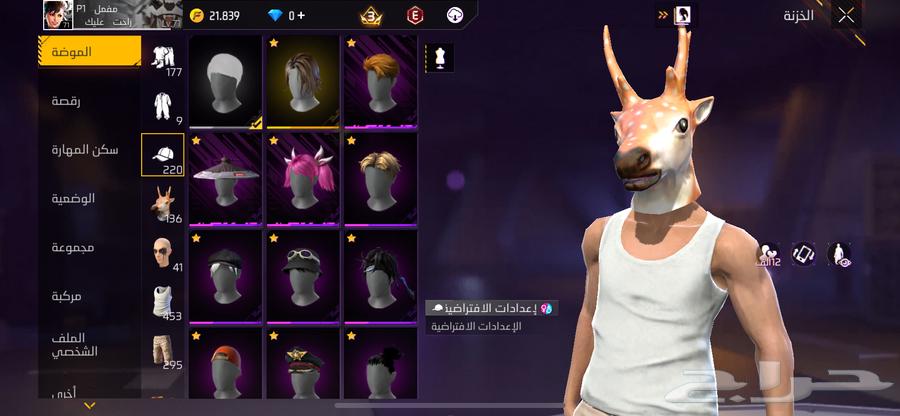Add diamonds with the plus button

pos(301,16)
